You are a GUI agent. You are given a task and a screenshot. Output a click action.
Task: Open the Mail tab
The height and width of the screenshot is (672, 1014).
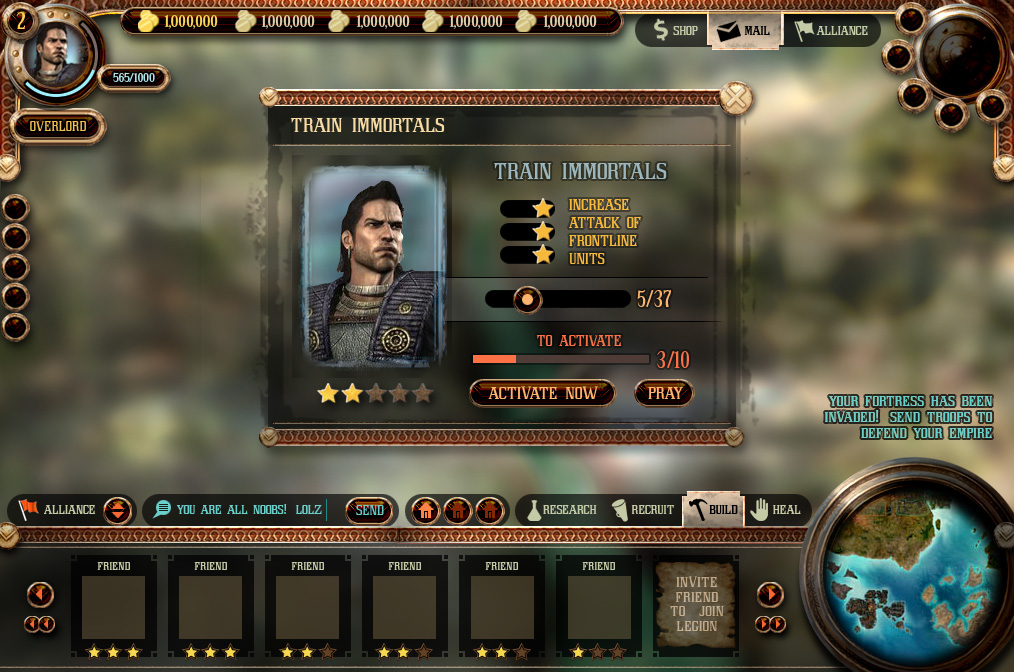(x=744, y=30)
